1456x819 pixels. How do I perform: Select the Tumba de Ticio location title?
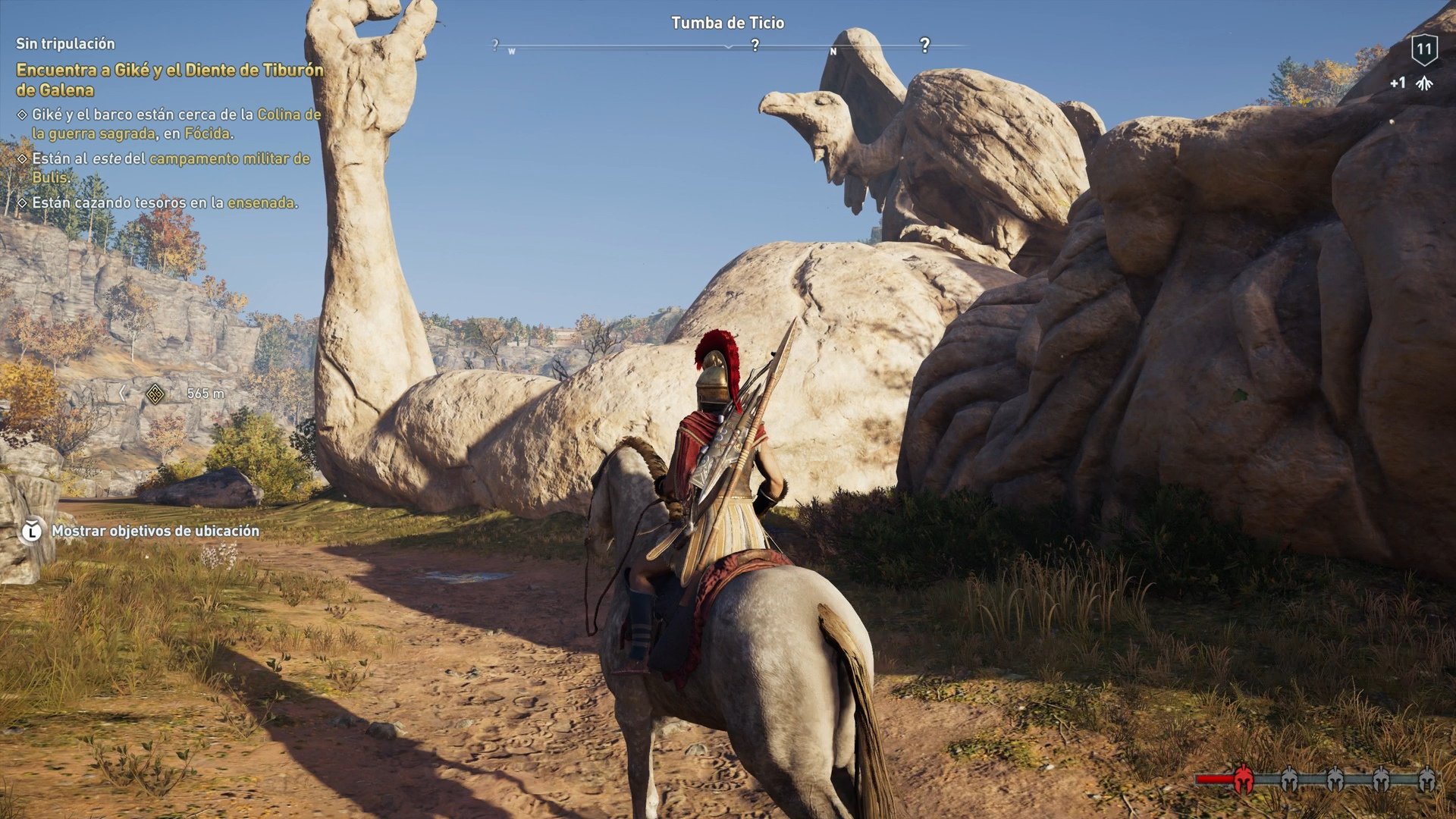pos(728,23)
